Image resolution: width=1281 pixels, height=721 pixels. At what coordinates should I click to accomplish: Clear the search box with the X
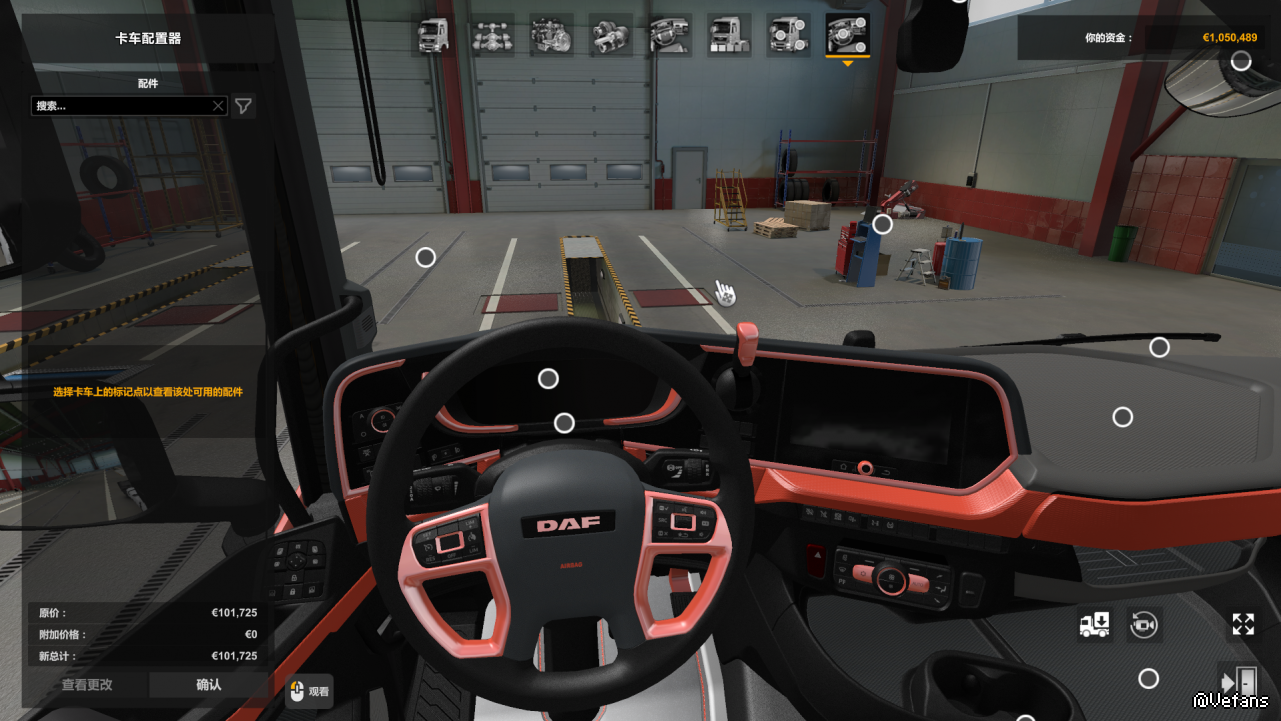coord(218,105)
